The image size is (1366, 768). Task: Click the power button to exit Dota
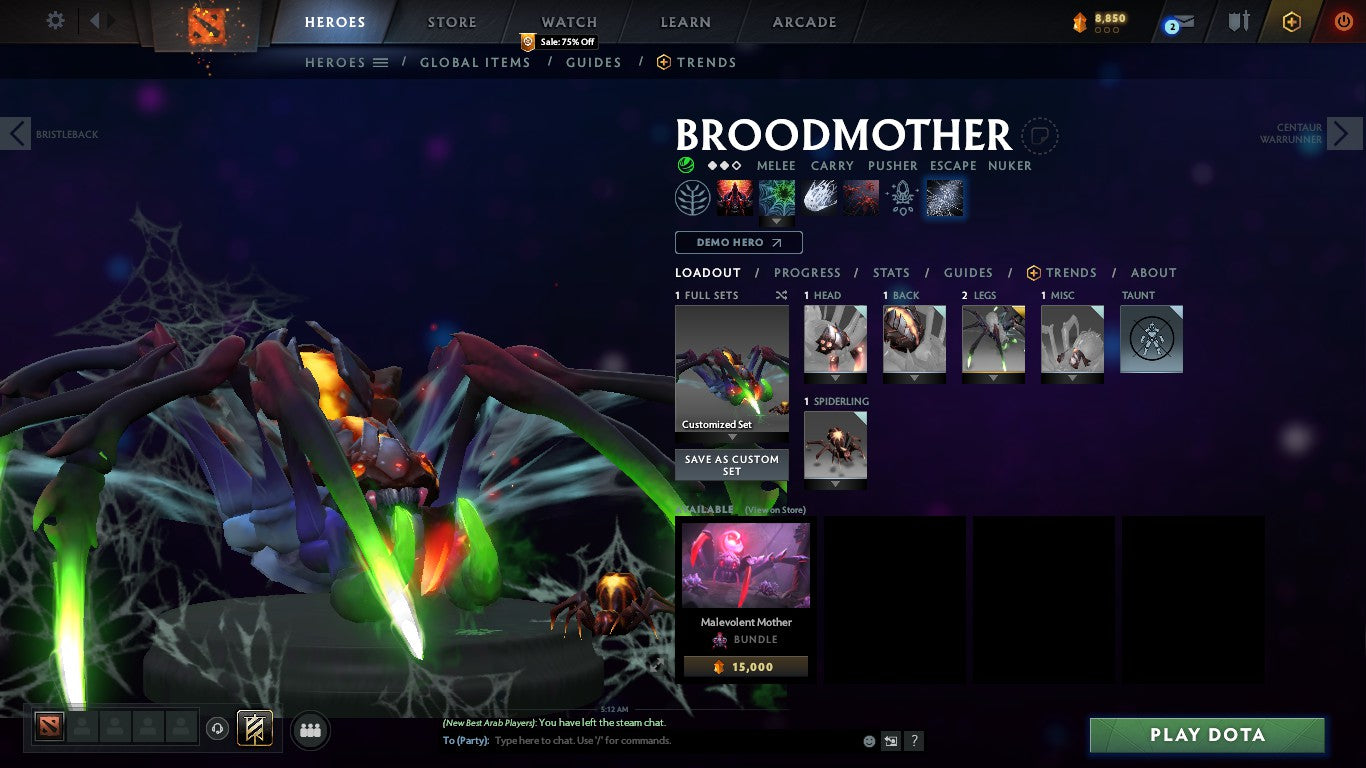click(1343, 19)
